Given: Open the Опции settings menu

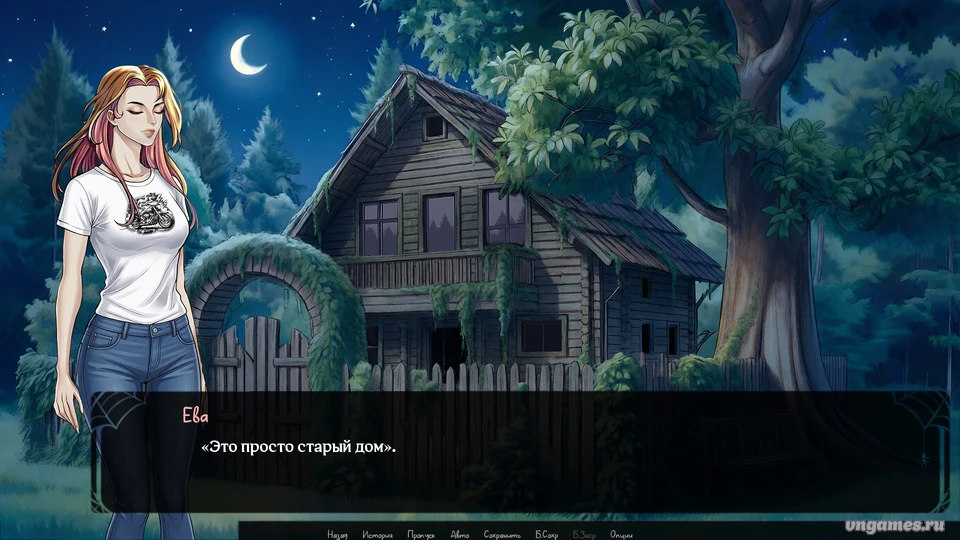Looking at the screenshot, I should (x=621, y=534).
